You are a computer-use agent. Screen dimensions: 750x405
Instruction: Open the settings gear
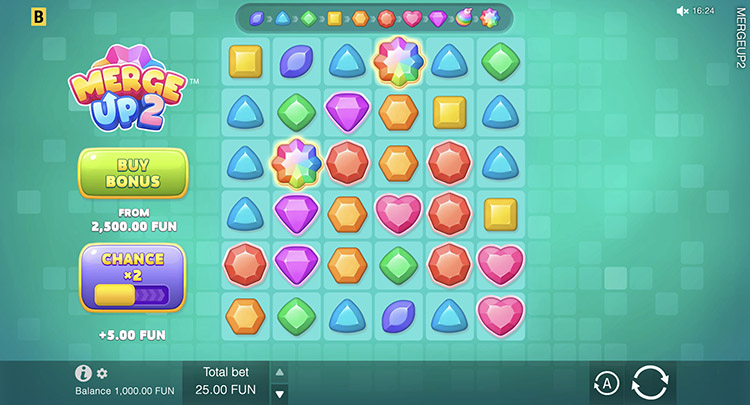pyautogui.click(x=102, y=373)
